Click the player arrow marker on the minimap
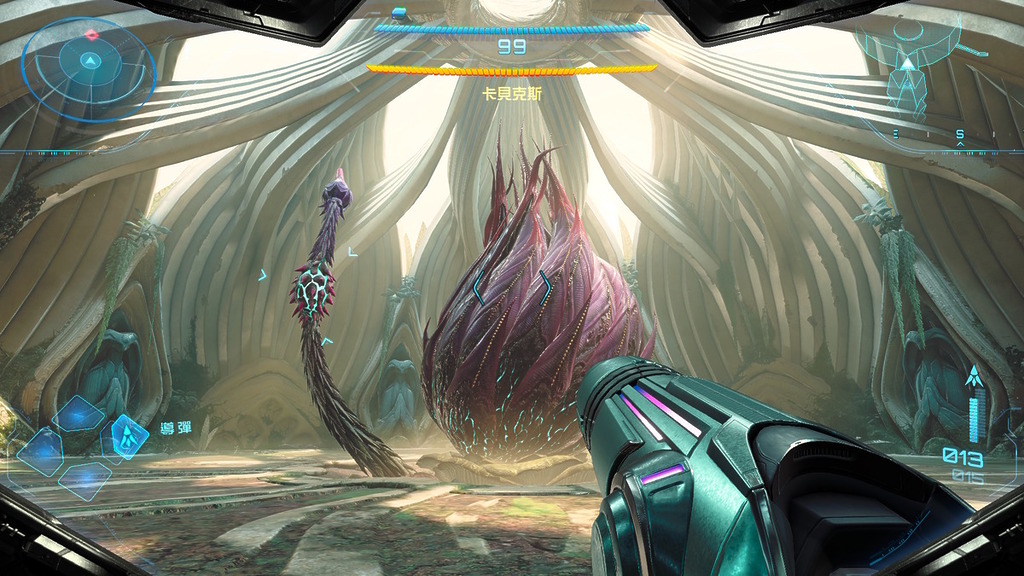The image size is (1024, 576). (907, 64)
